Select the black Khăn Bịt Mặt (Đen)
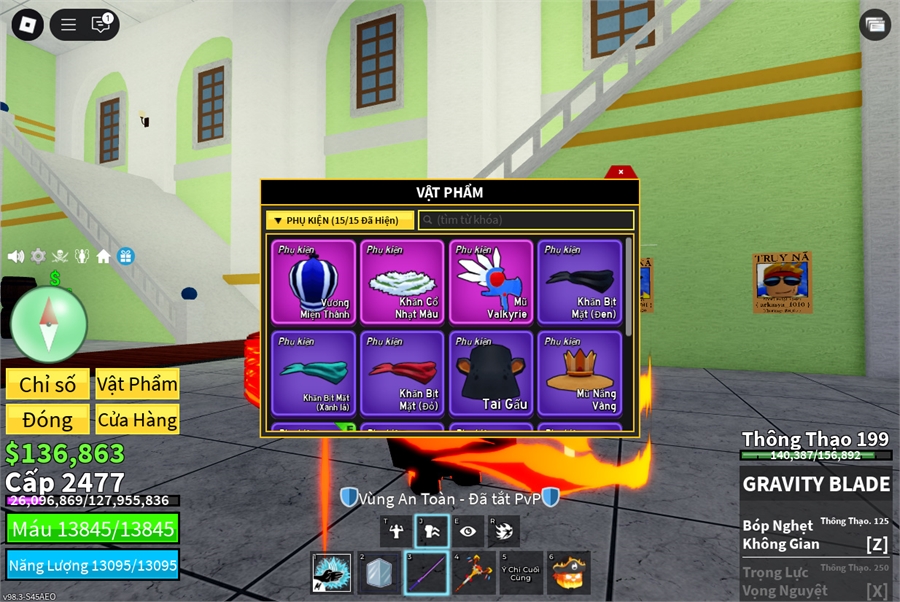900x602 pixels. tap(579, 281)
